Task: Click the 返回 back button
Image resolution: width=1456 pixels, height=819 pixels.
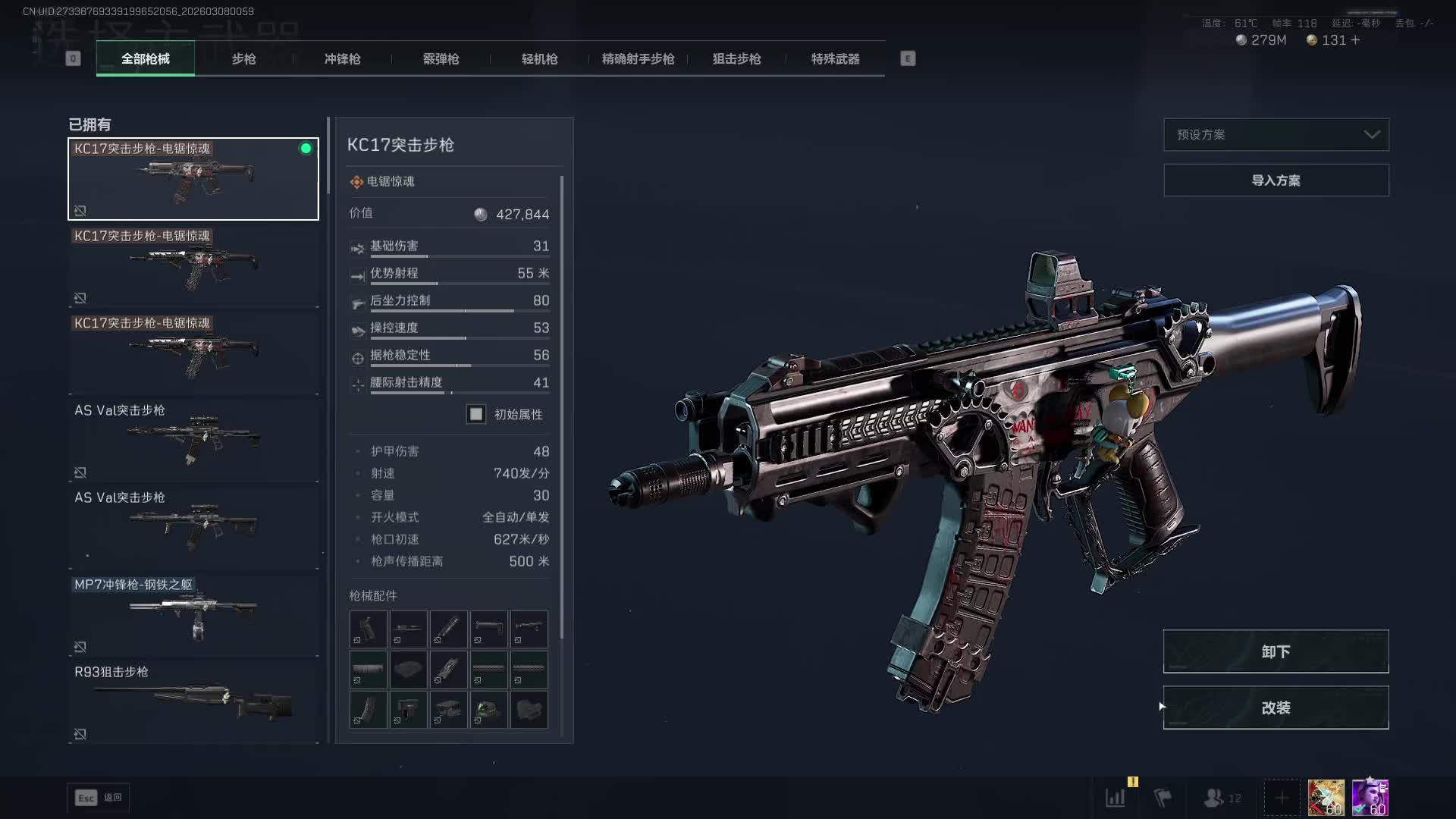Action: (x=99, y=798)
